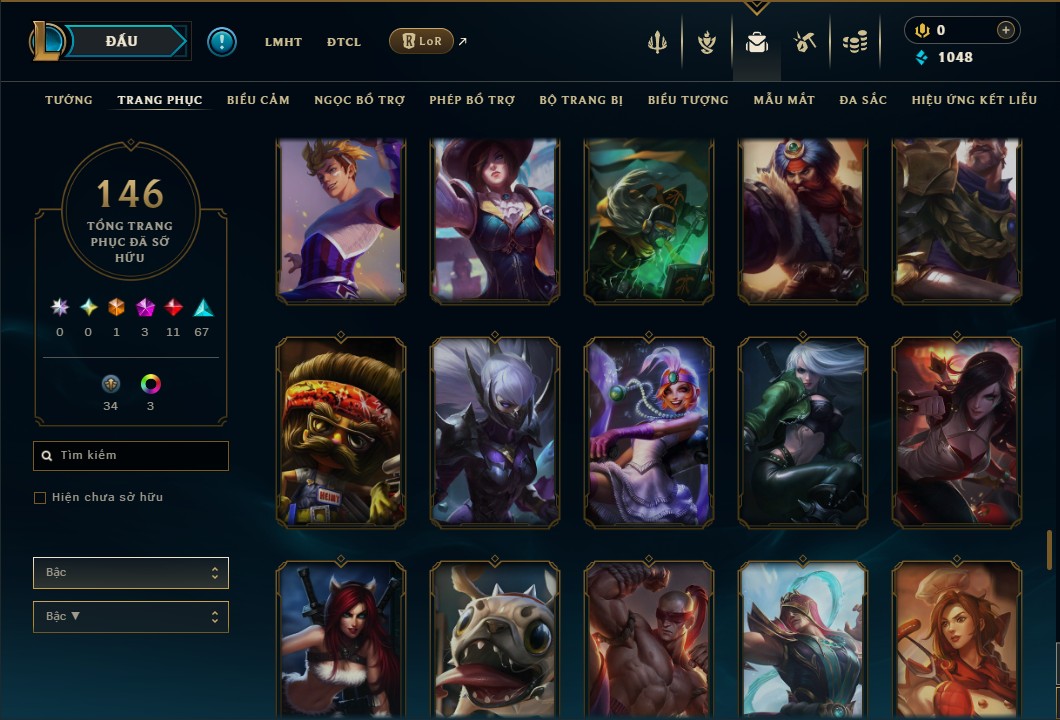Image resolution: width=1060 pixels, height=720 pixels.
Task: Open the HIỆU ỨNG KẾT LIỄU tab
Action: tap(974, 100)
